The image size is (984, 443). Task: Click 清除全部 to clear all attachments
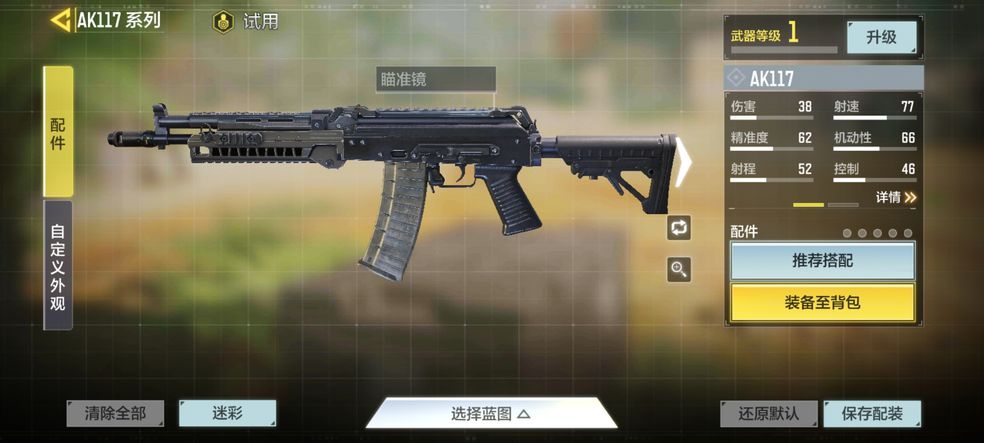pos(115,413)
